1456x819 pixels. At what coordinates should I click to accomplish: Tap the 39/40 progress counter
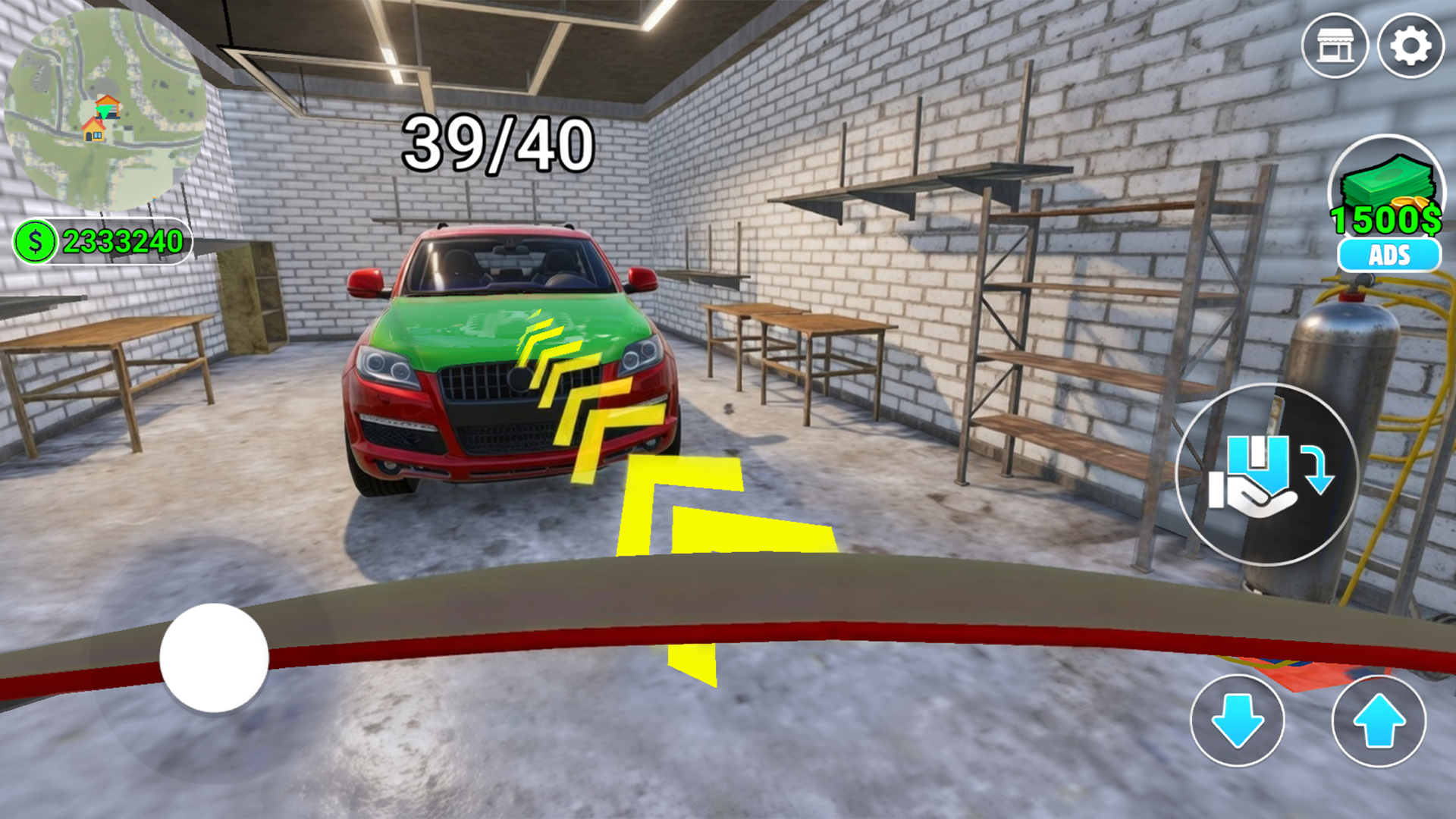coord(497,140)
